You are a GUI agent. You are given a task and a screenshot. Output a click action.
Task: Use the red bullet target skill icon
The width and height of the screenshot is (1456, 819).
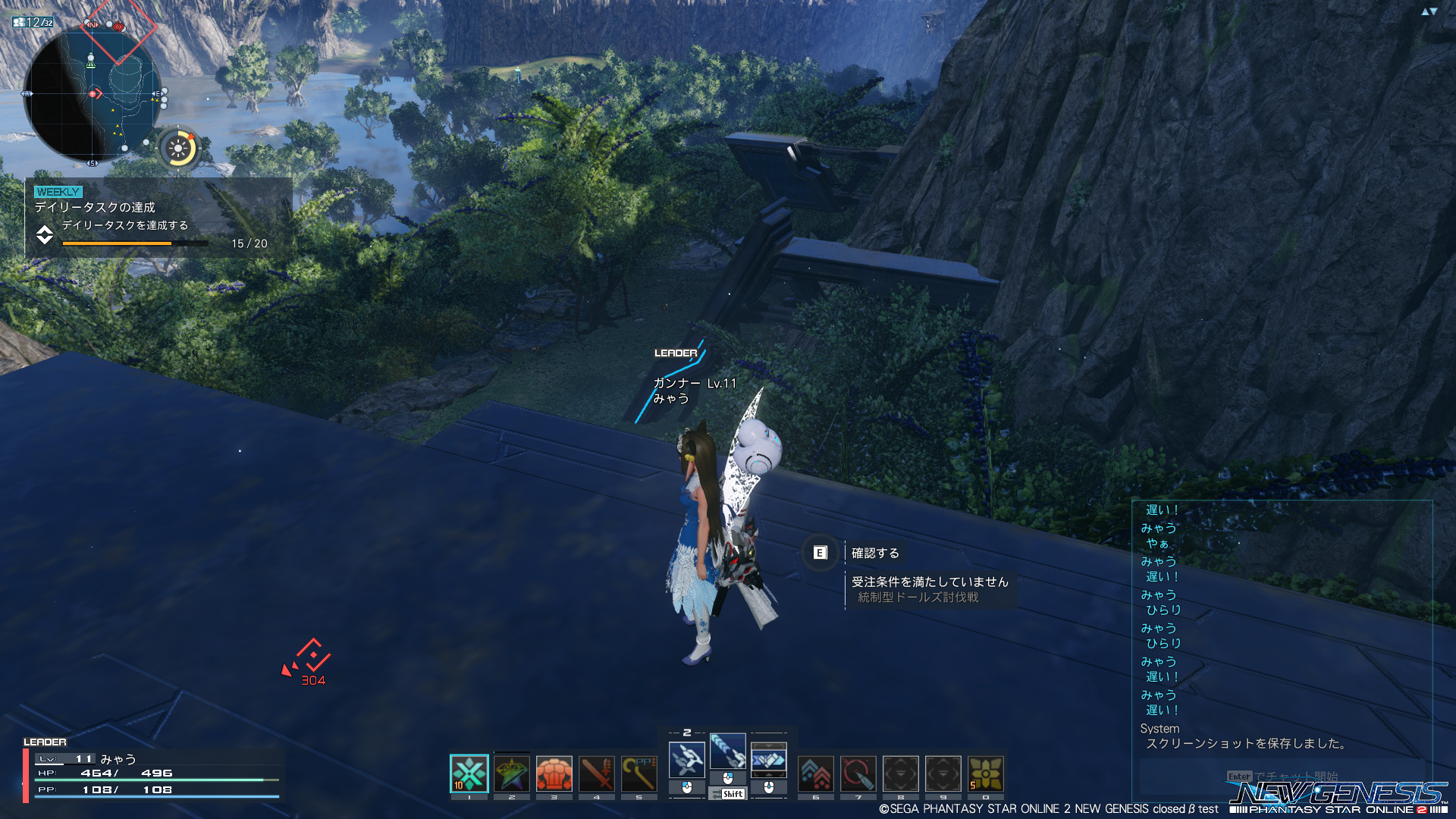pyautogui.click(x=858, y=773)
